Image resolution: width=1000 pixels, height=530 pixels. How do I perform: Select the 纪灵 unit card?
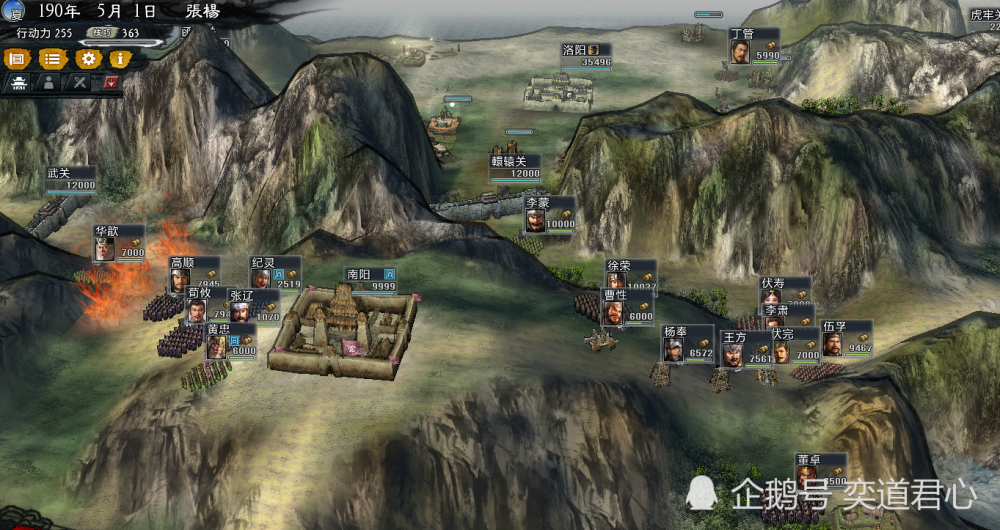pyautogui.click(x=274, y=272)
